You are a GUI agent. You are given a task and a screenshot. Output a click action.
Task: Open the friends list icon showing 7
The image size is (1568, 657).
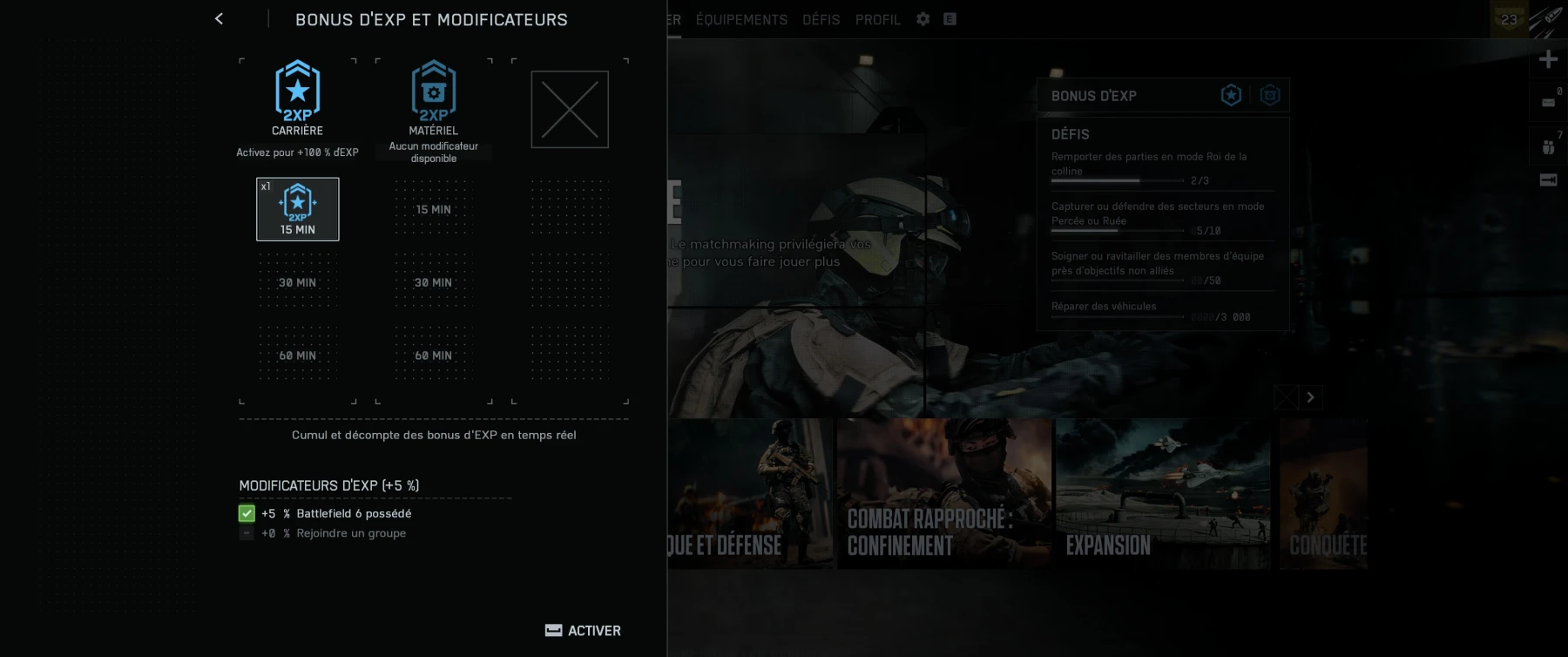[x=1546, y=148]
